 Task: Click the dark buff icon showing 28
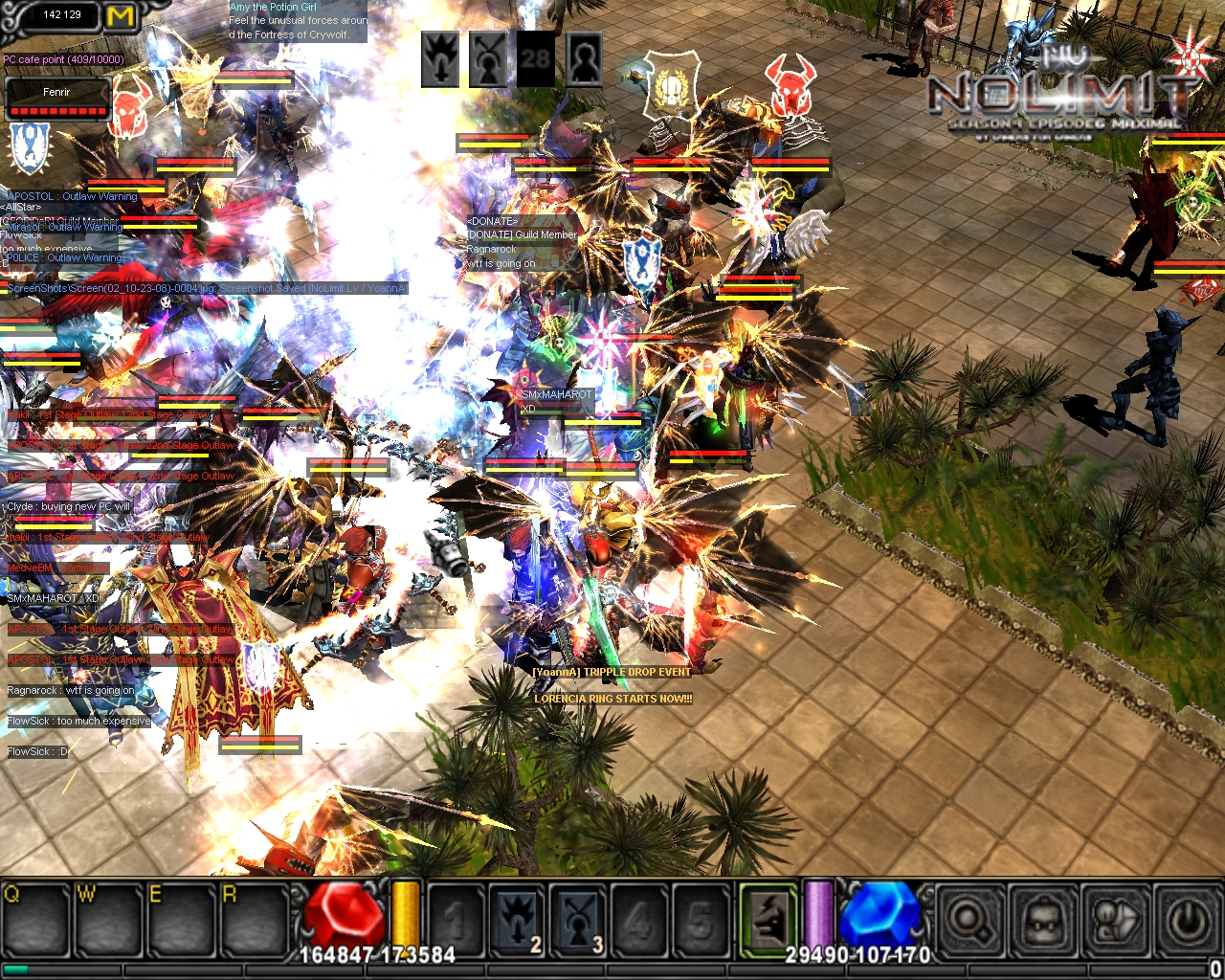tap(536, 60)
